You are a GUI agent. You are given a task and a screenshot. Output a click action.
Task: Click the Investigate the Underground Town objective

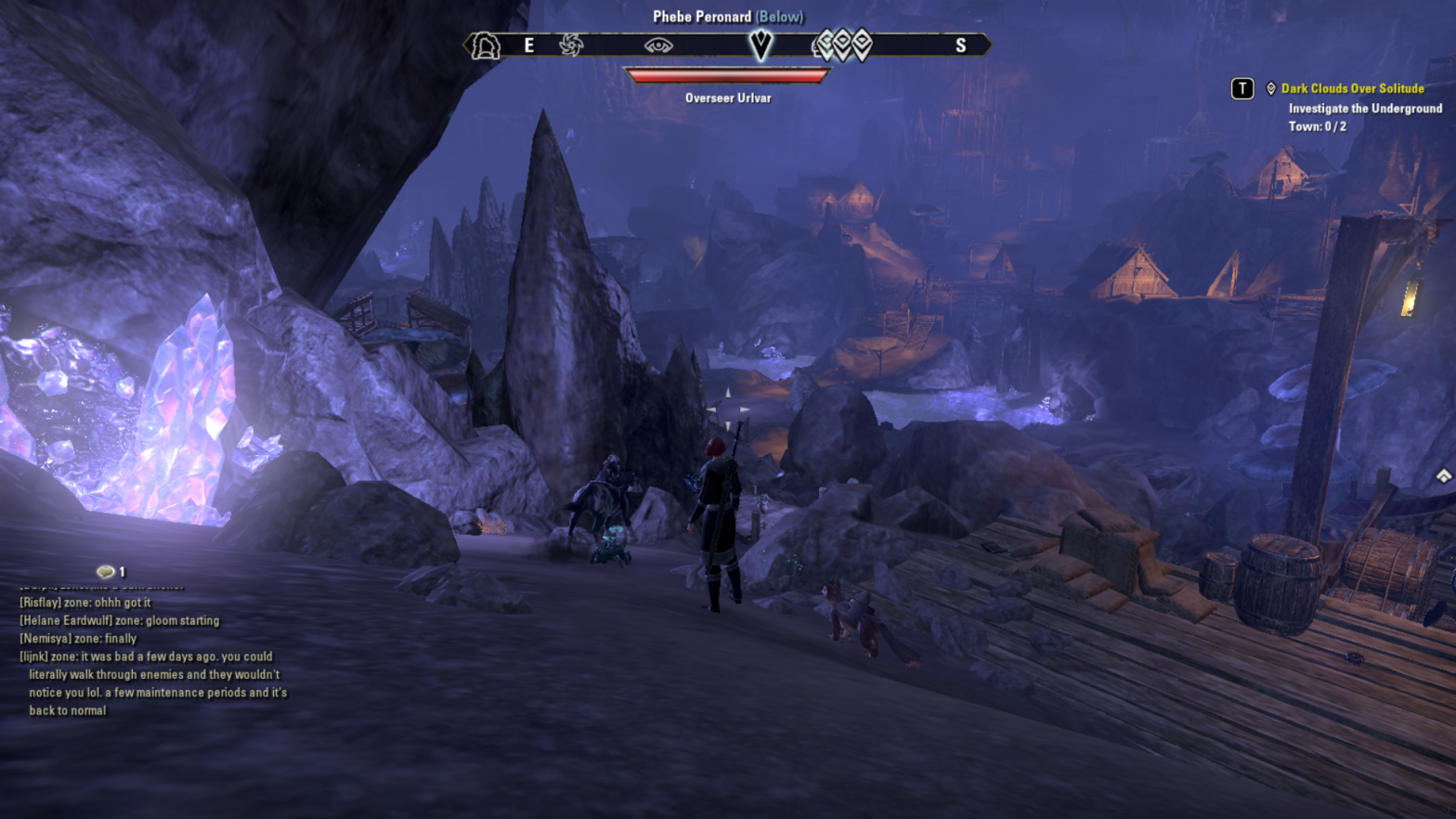tap(1364, 117)
